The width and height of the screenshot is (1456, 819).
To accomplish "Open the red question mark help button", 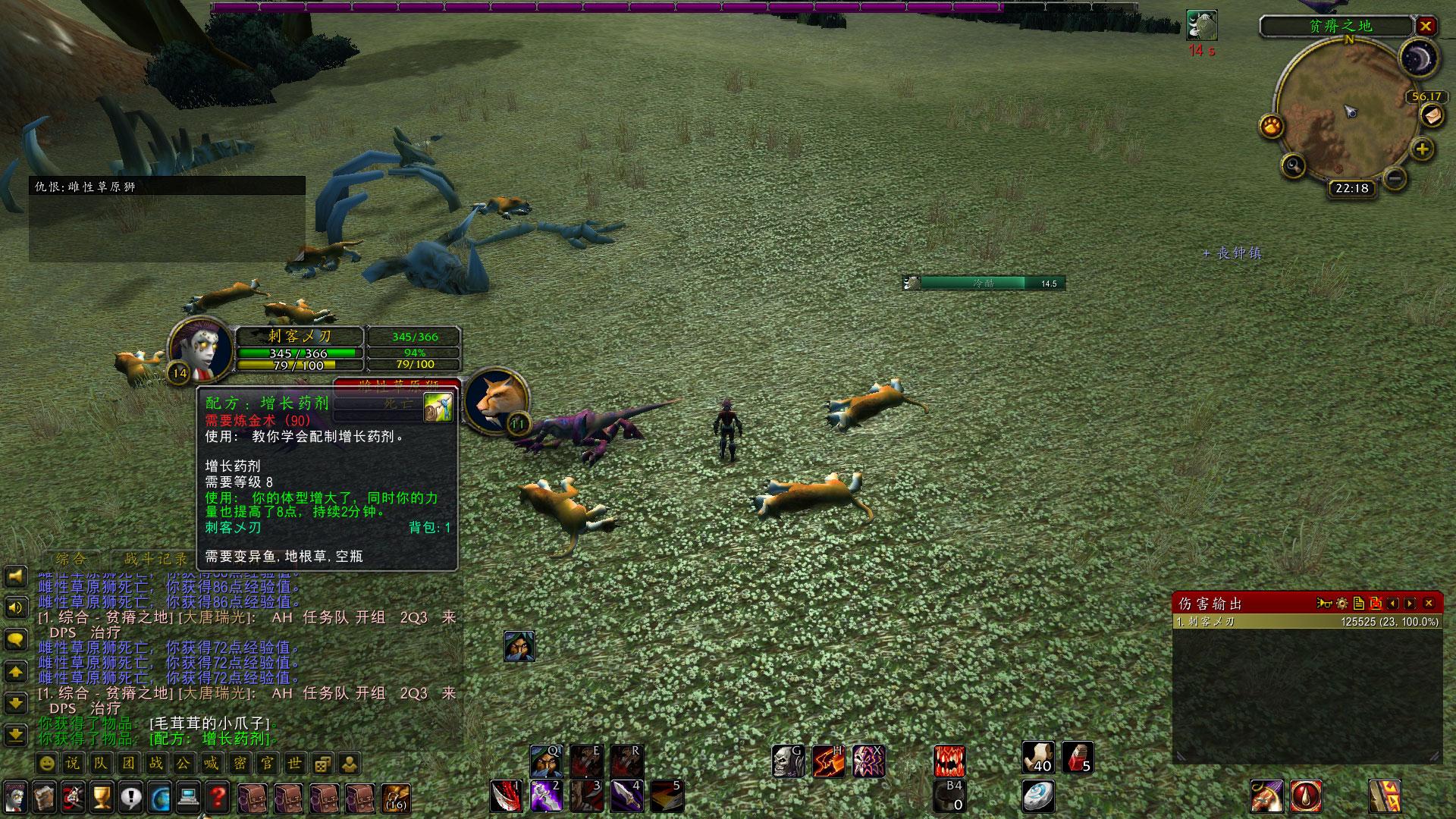I will pos(218,797).
